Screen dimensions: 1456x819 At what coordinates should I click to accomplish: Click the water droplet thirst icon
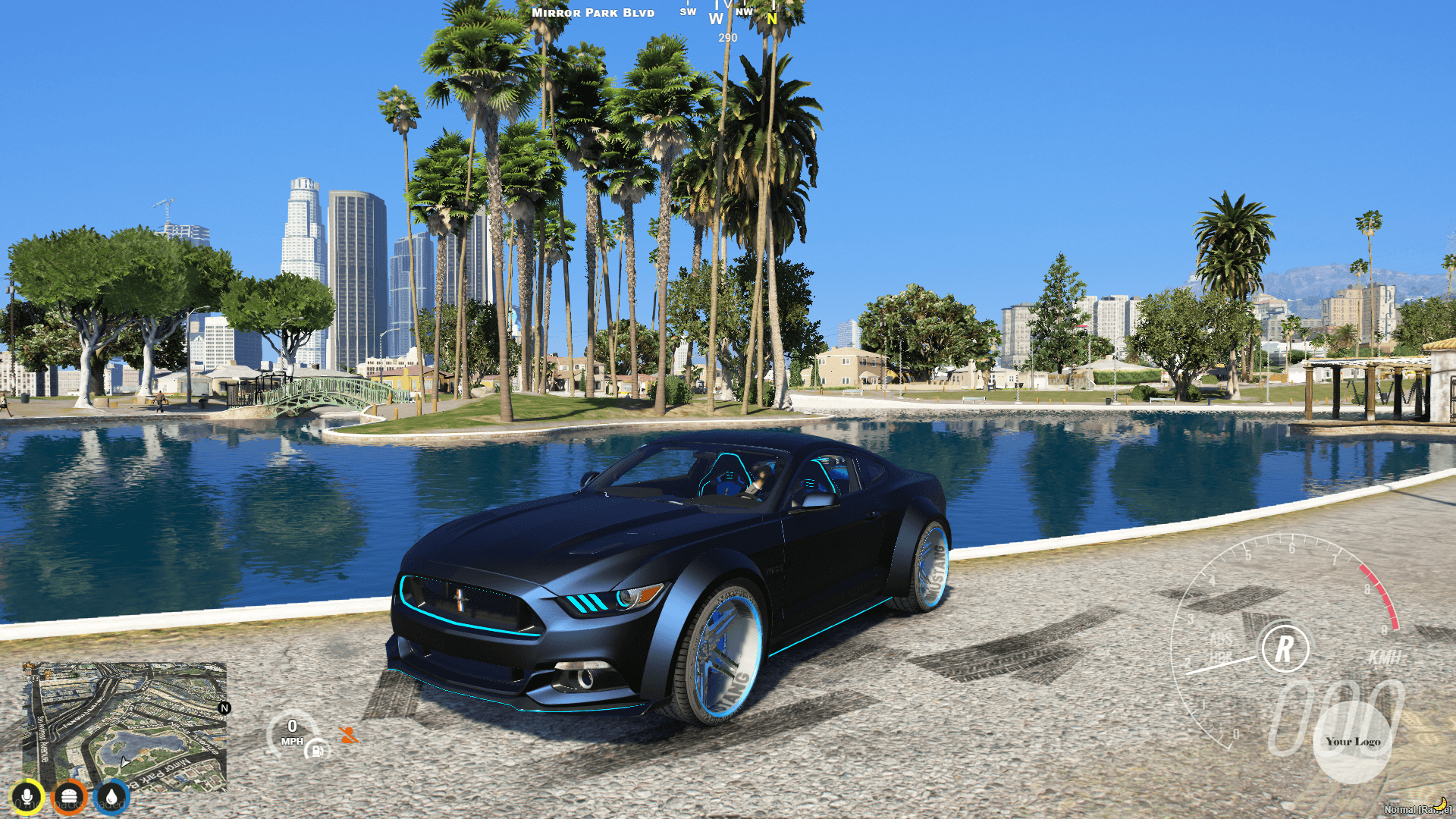[111, 798]
